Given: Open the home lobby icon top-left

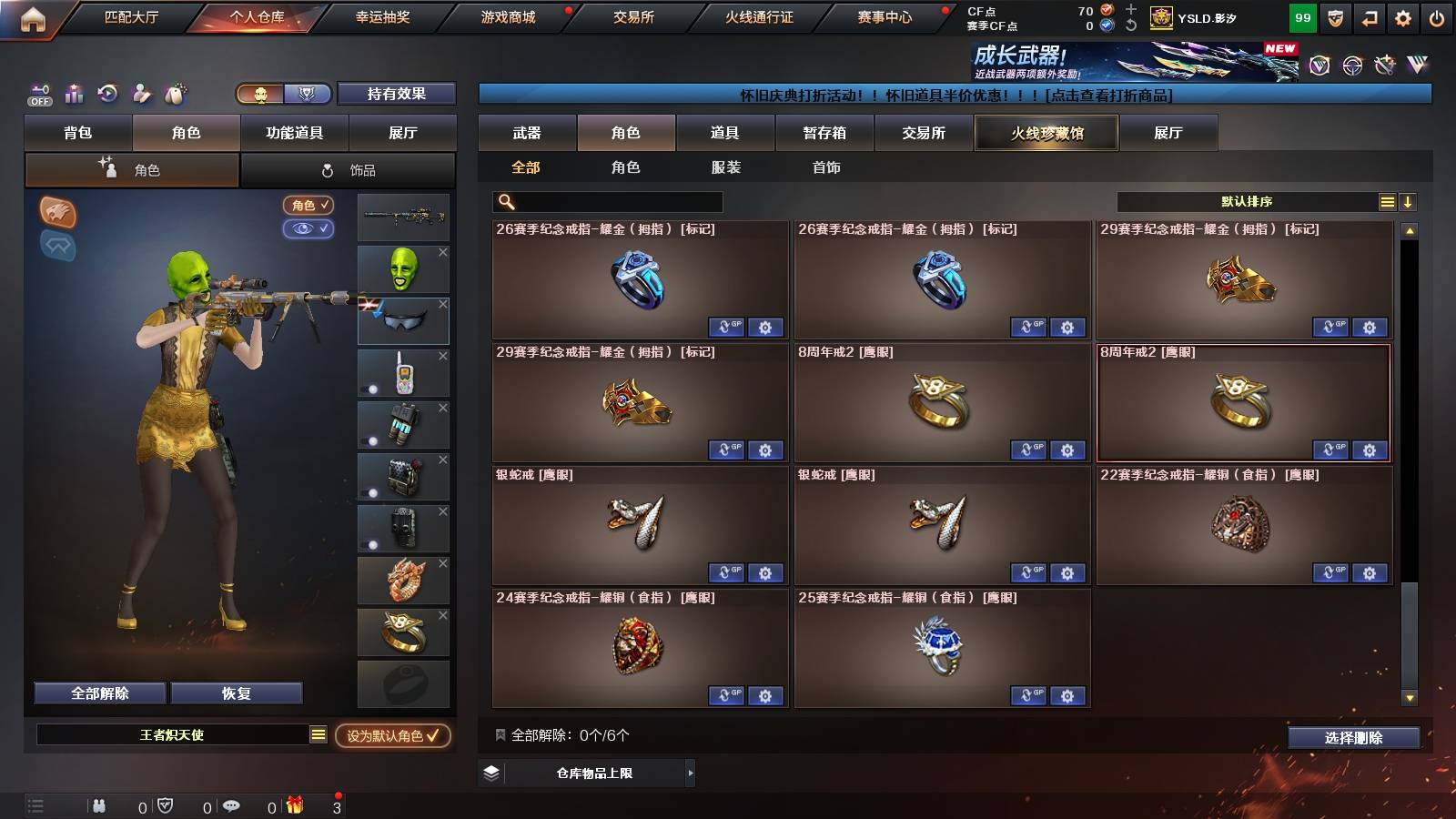Looking at the screenshot, I should pos(33,16).
